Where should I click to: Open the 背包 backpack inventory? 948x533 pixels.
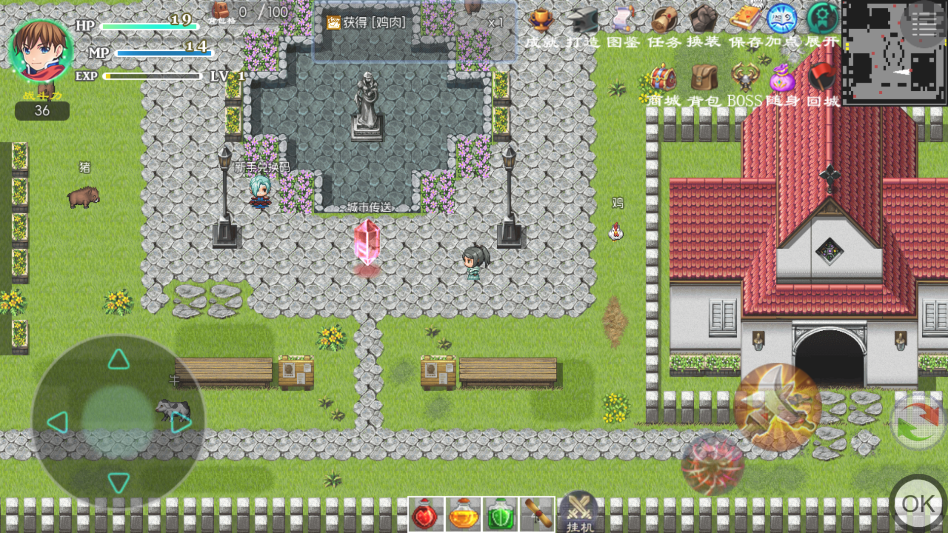[704, 79]
